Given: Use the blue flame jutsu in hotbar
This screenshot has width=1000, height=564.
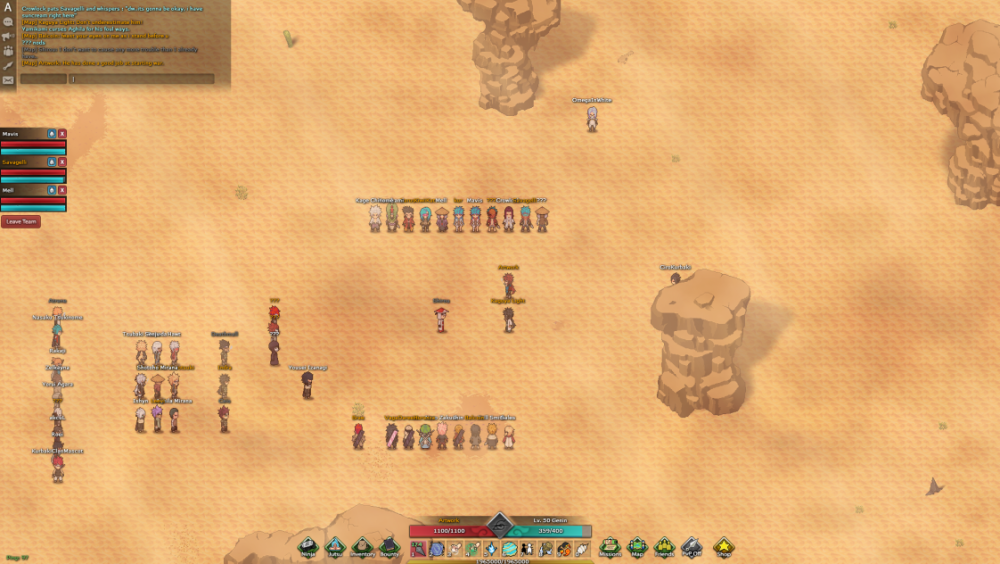Looking at the screenshot, I should click(x=492, y=549).
